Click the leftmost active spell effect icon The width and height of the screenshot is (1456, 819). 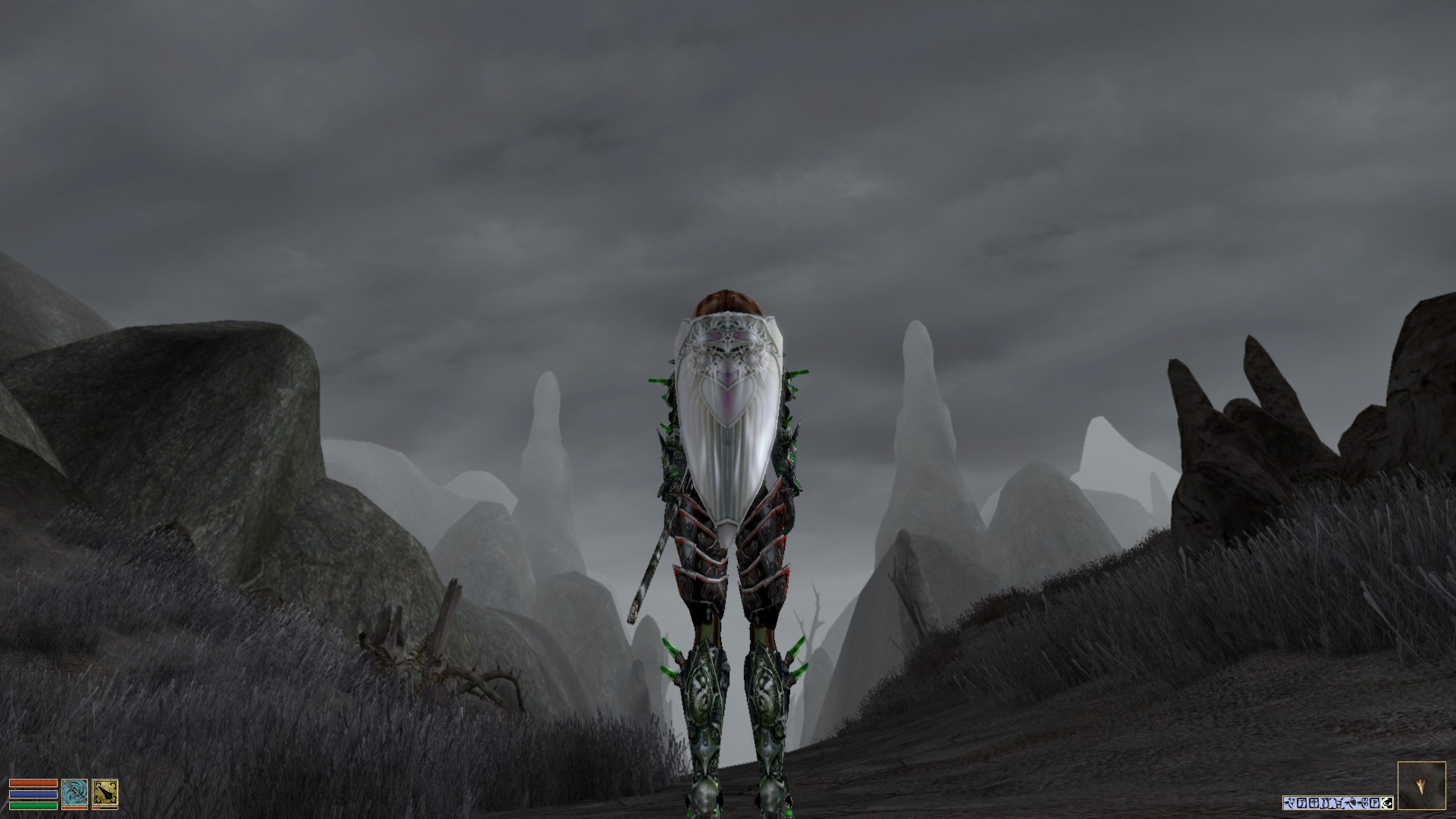point(1289,803)
